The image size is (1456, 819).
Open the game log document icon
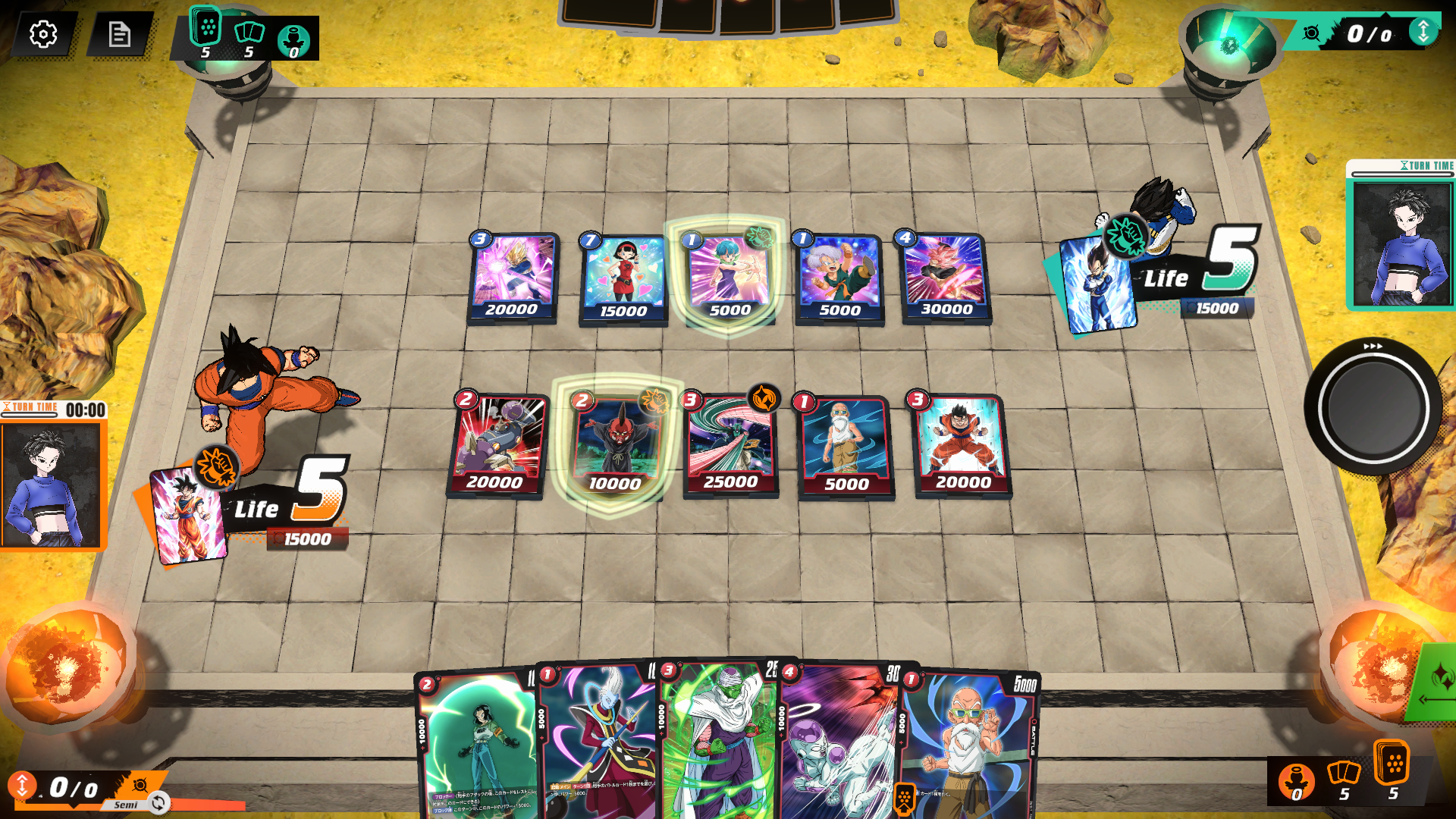click(x=121, y=34)
